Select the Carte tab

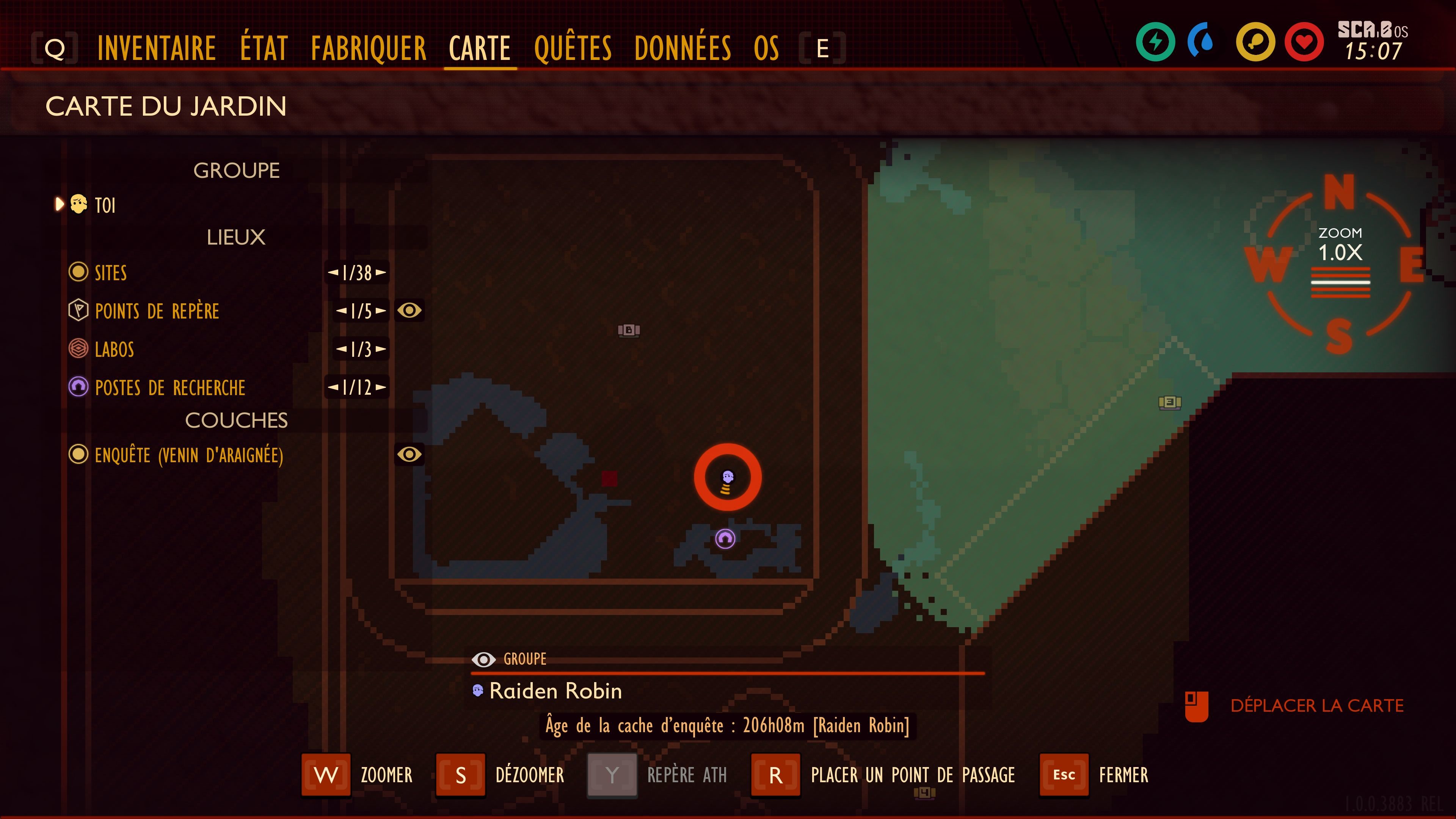click(480, 48)
